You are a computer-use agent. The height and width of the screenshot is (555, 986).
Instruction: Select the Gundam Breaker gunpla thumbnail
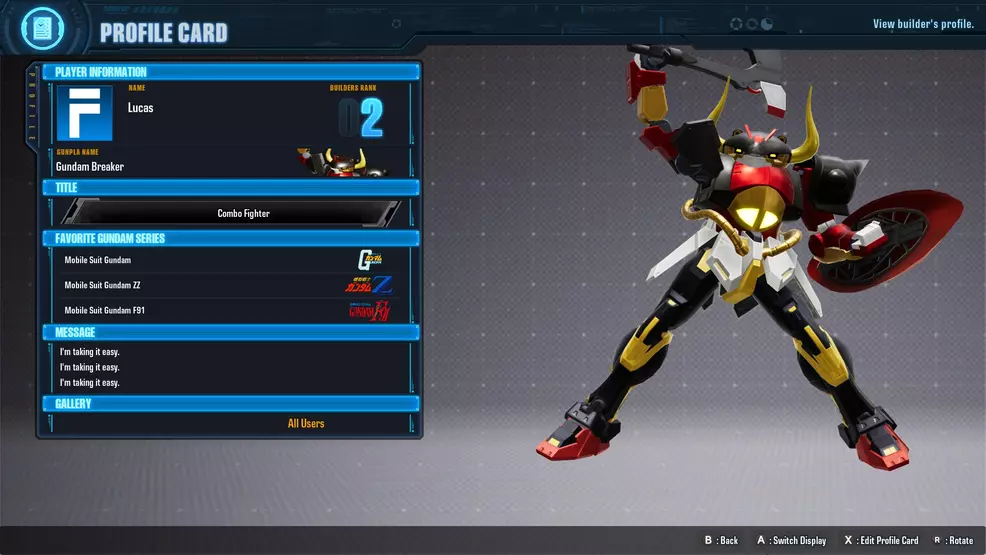tap(341, 162)
